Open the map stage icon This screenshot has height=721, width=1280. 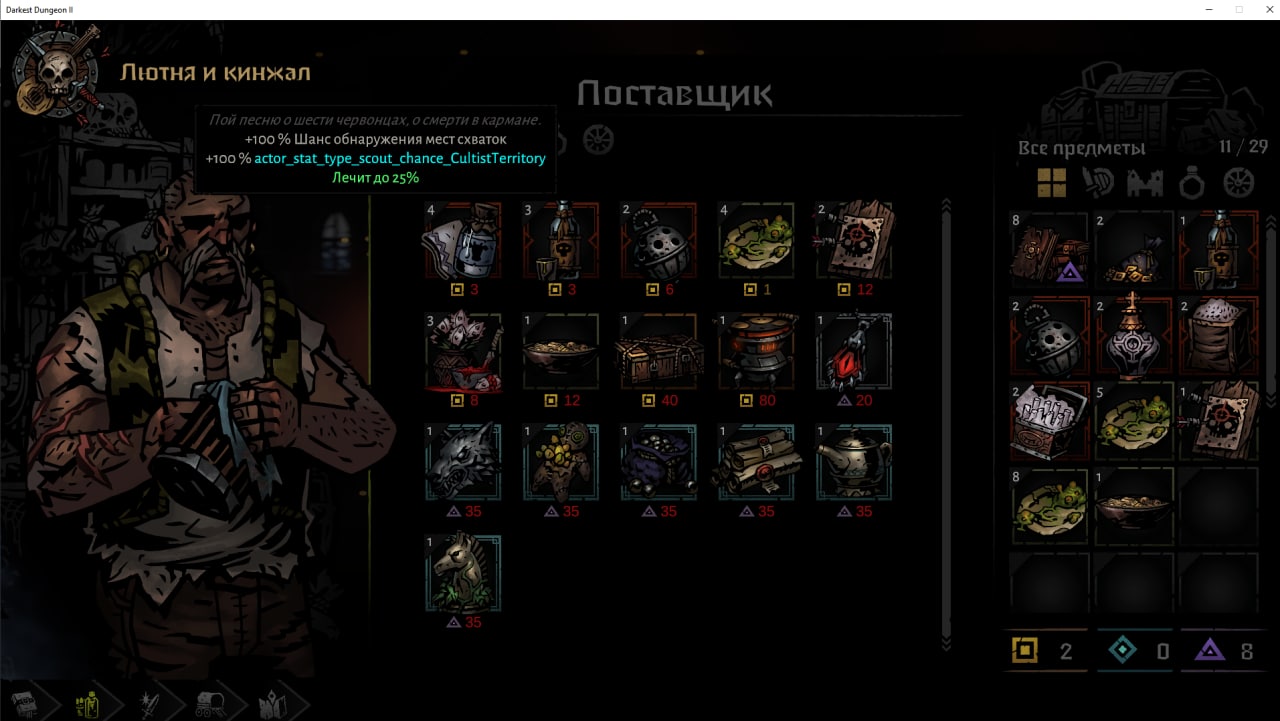point(272,703)
